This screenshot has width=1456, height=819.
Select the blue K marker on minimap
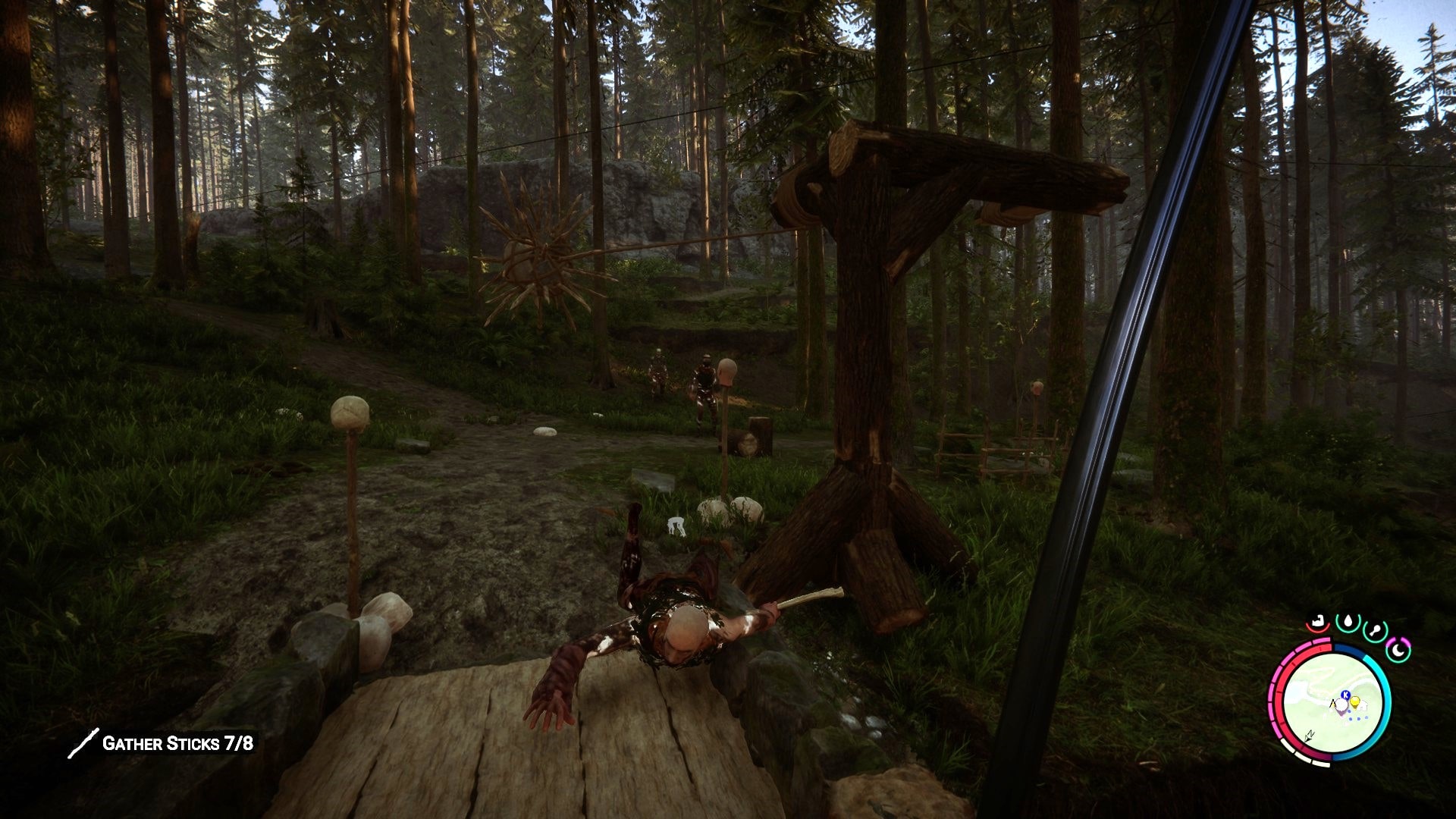pos(1345,694)
